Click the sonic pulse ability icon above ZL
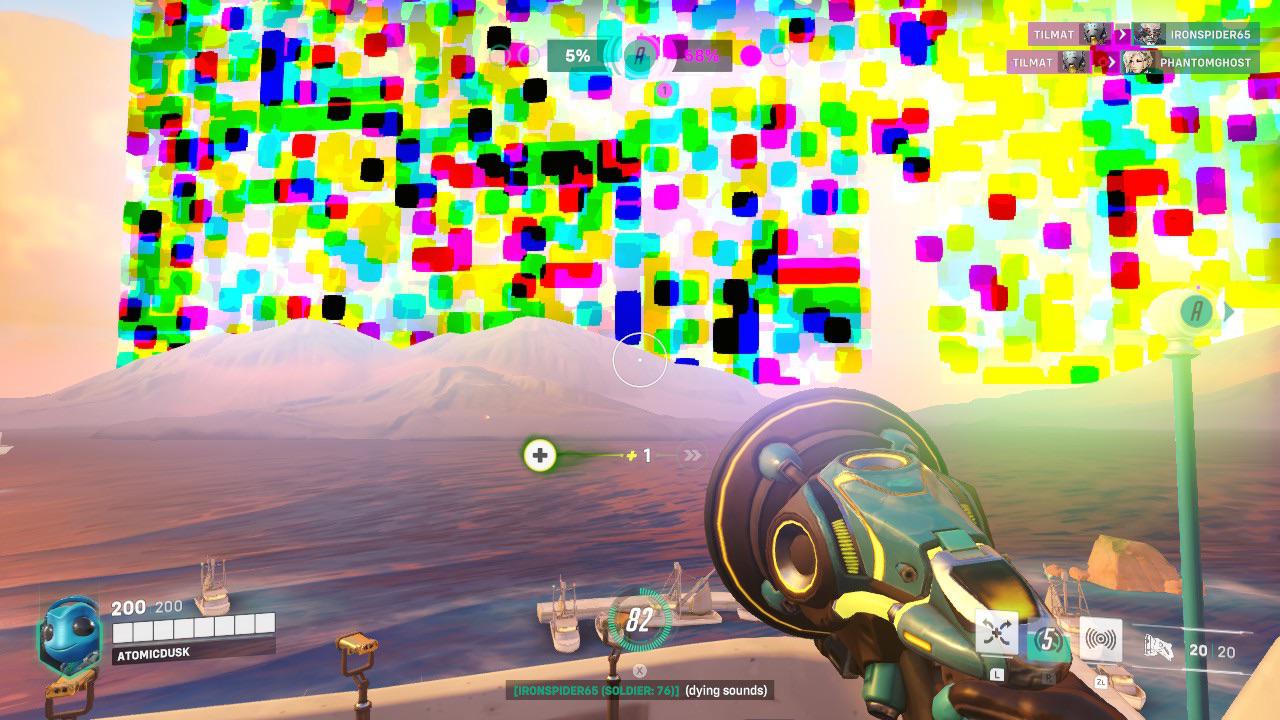The width and height of the screenshot is (1280, 720). coord(1102,638)
